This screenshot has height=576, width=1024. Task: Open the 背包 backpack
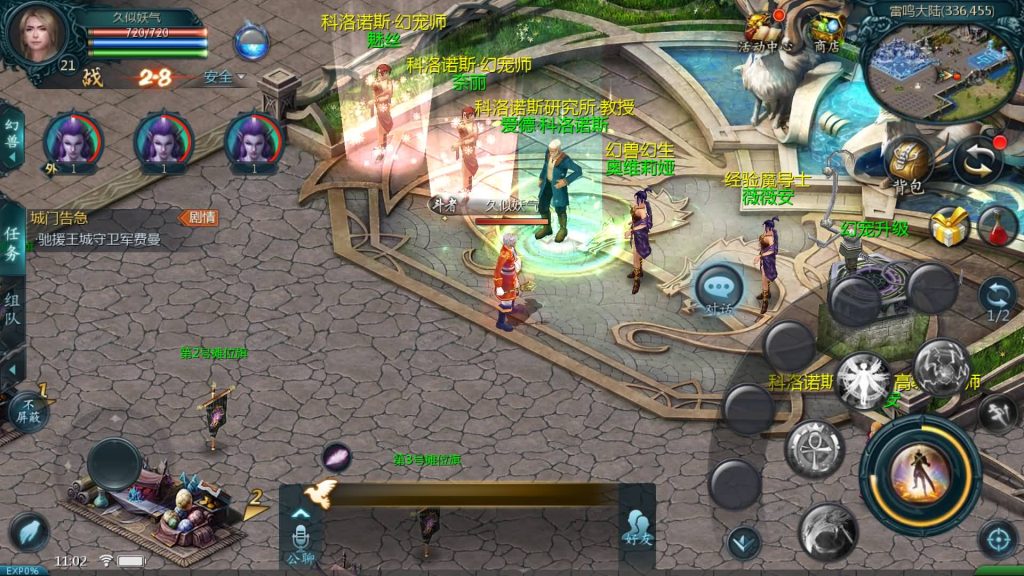(906, 164)
